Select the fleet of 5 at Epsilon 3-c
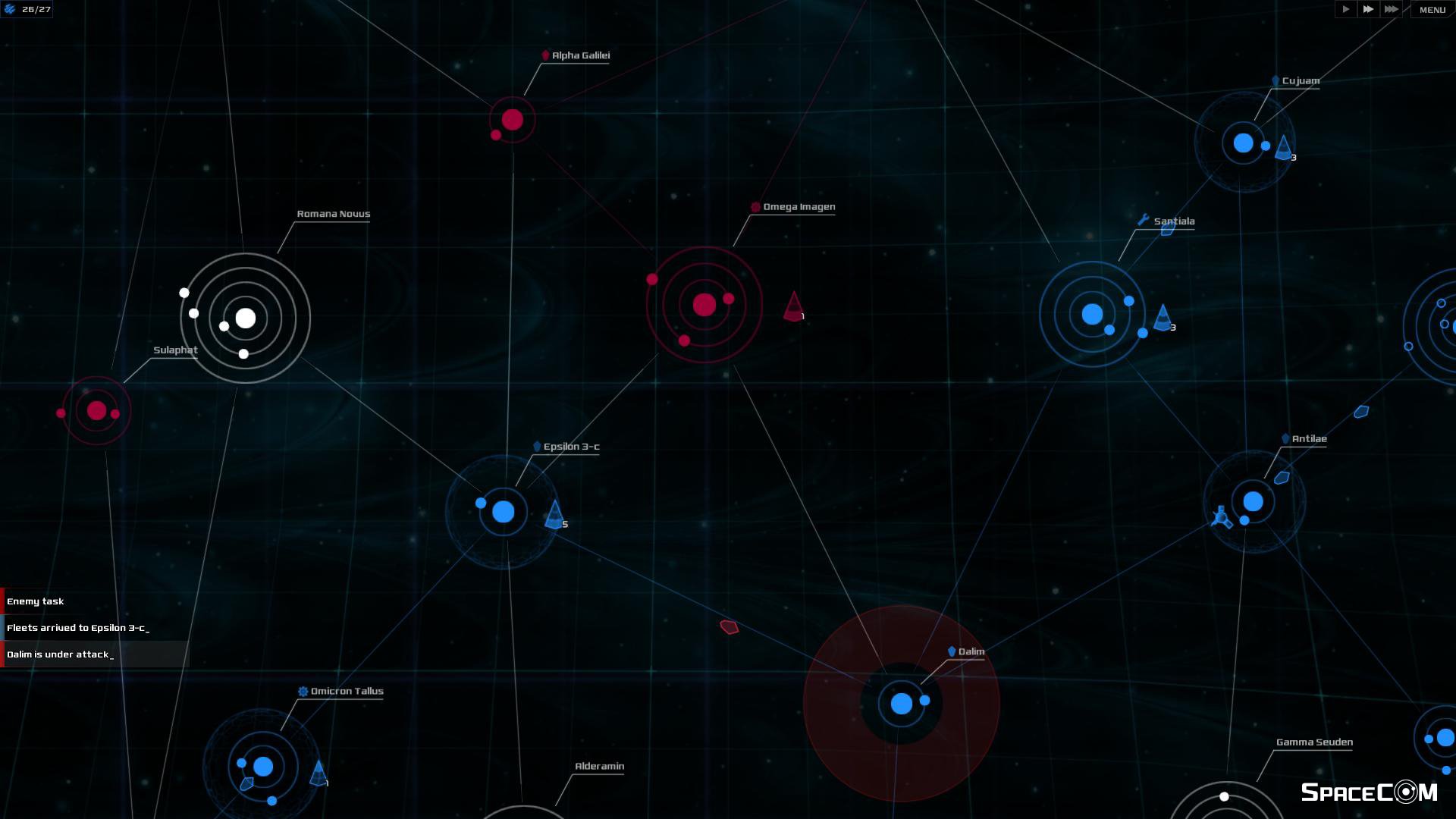1456x819 pixels. [x=555, y=514]
